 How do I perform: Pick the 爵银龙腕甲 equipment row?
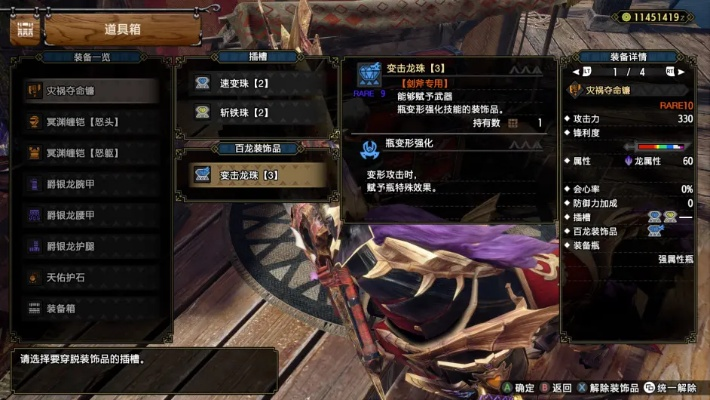coord(88,184)
